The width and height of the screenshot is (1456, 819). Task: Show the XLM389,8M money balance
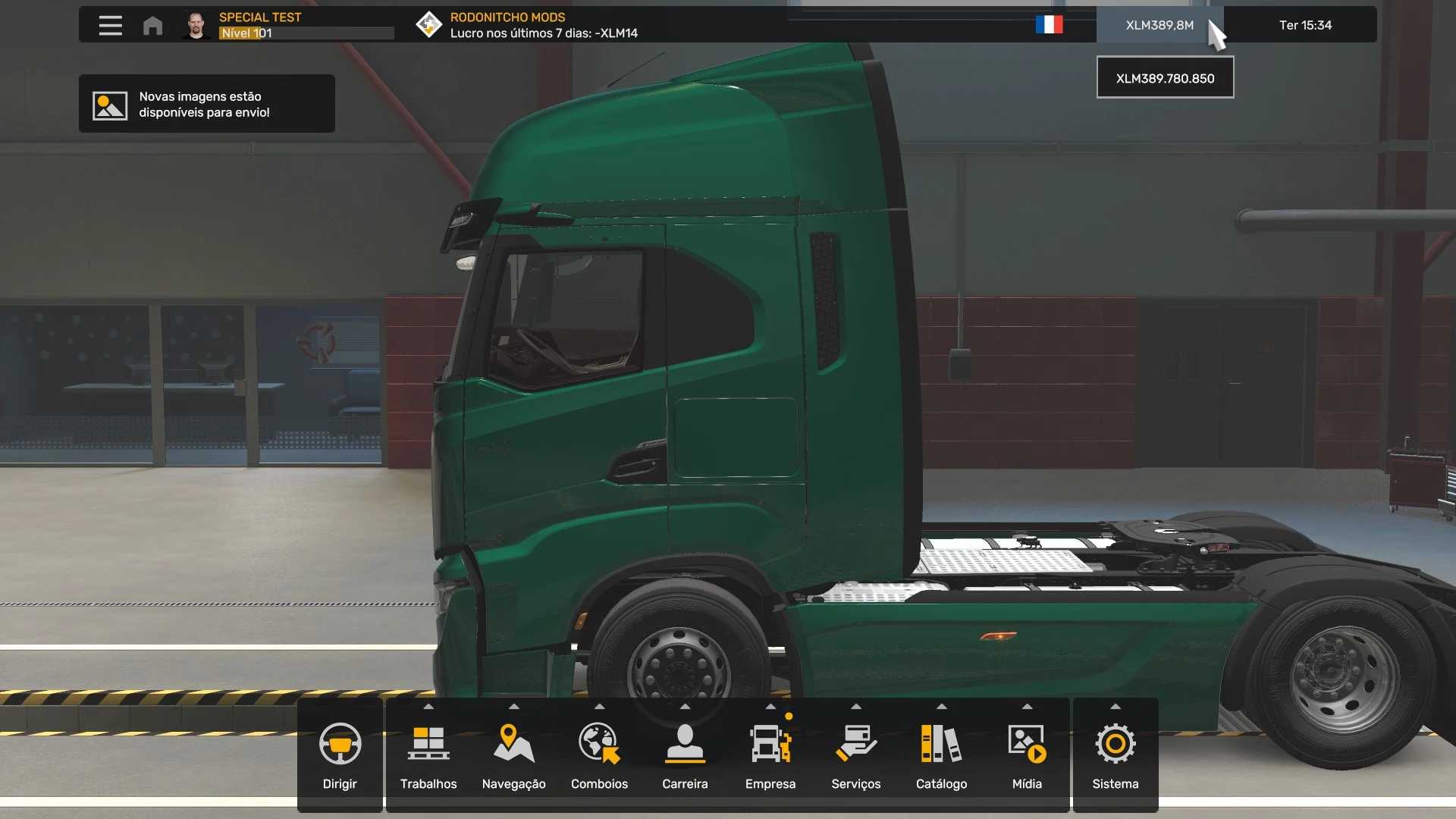(x=1159, y=25)
